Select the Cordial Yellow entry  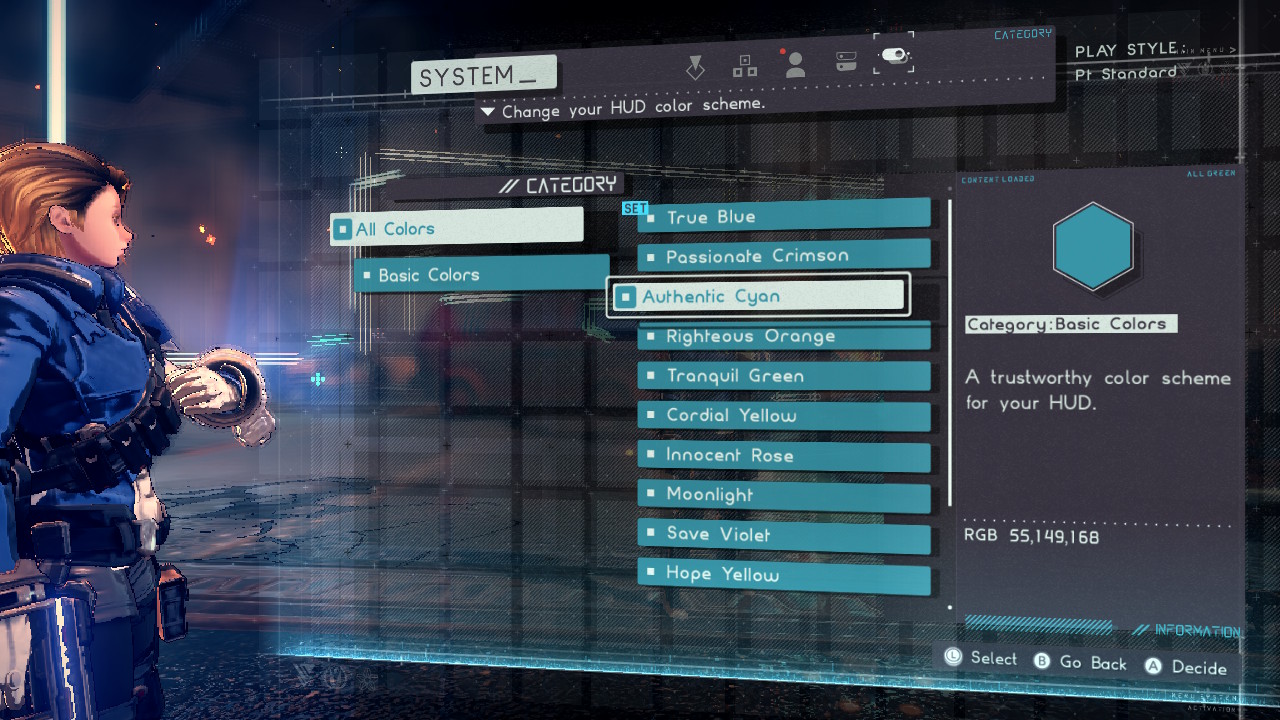(783, 416)
